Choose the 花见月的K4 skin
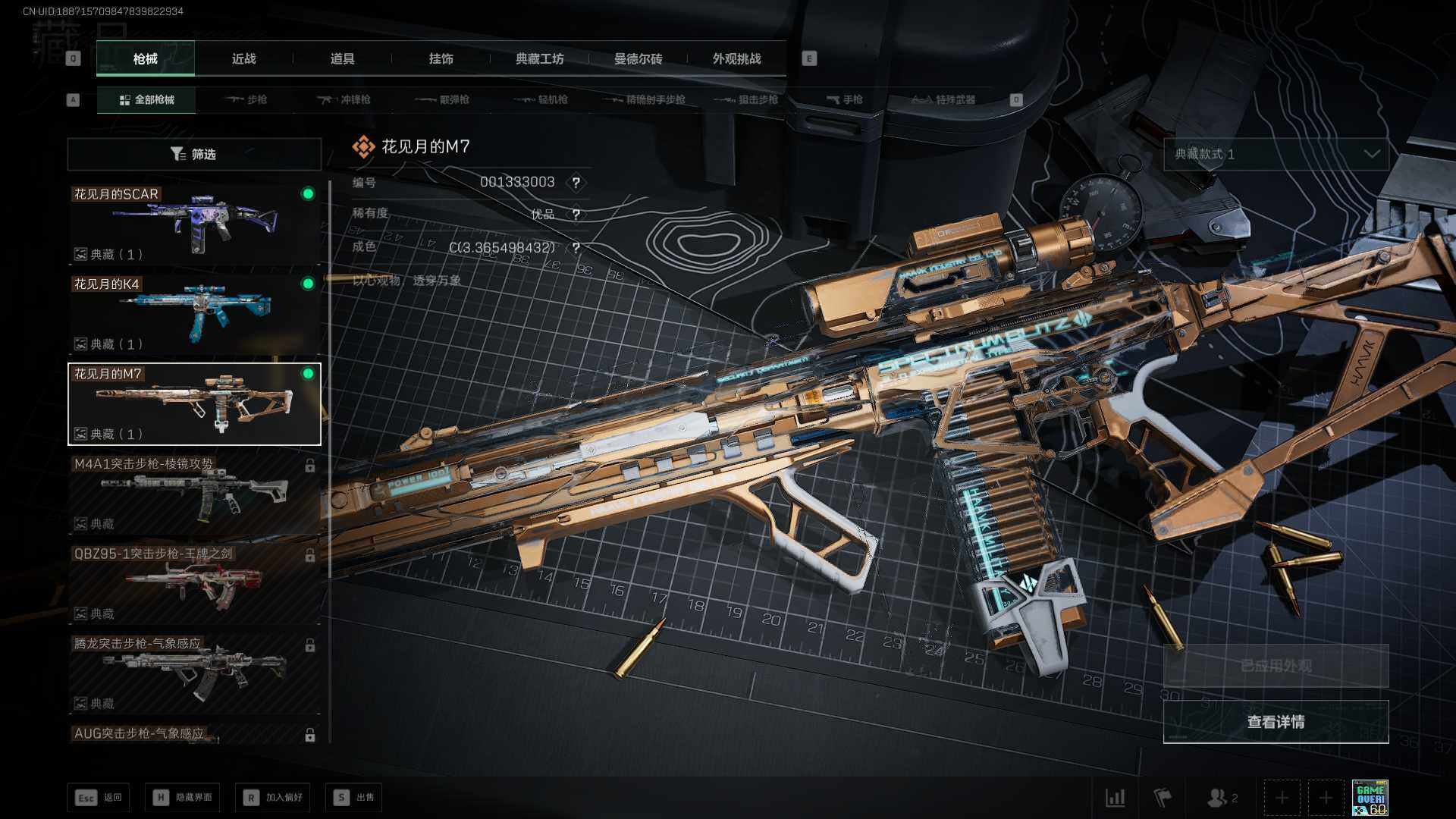1456x819 pixels. 194,314
